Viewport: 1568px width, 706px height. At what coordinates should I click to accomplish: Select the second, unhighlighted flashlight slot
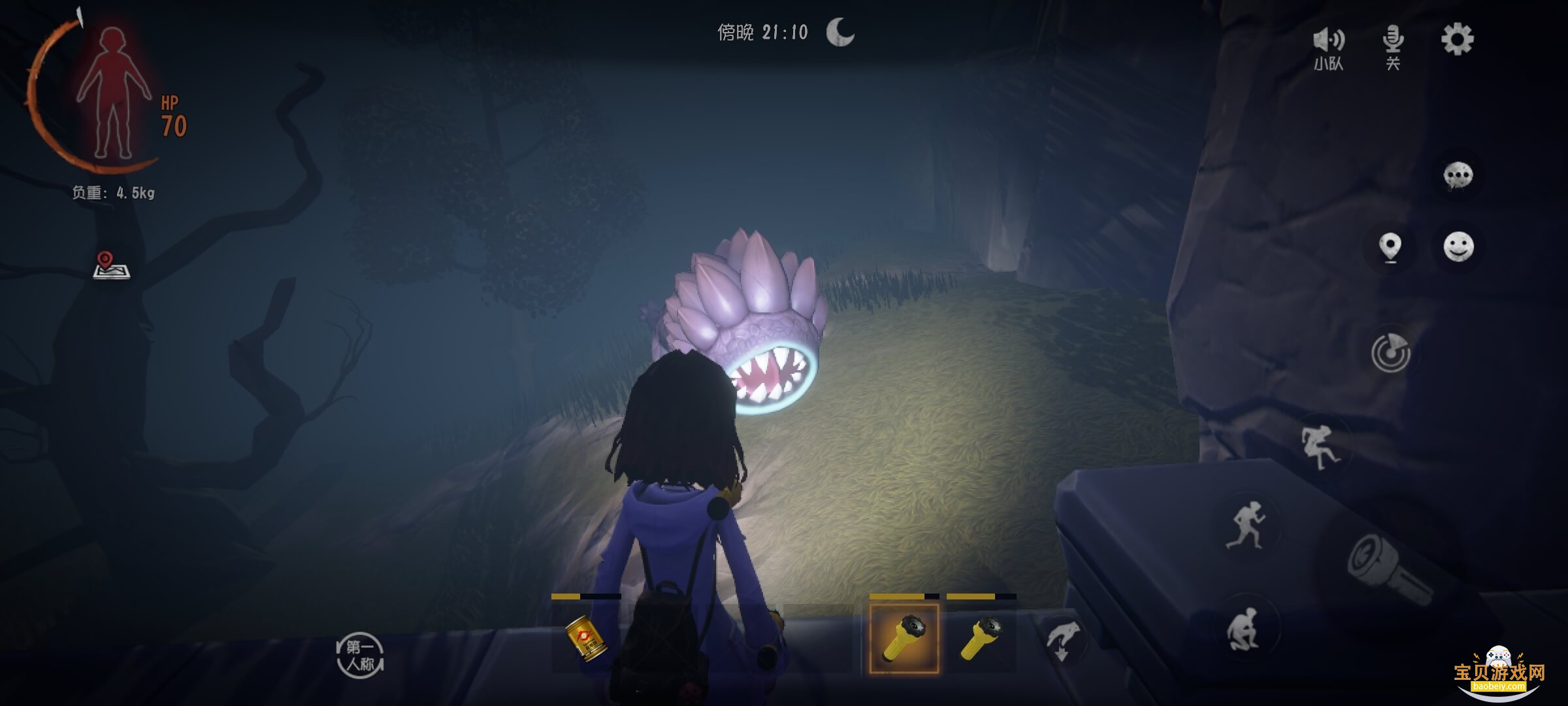point(981,638)
